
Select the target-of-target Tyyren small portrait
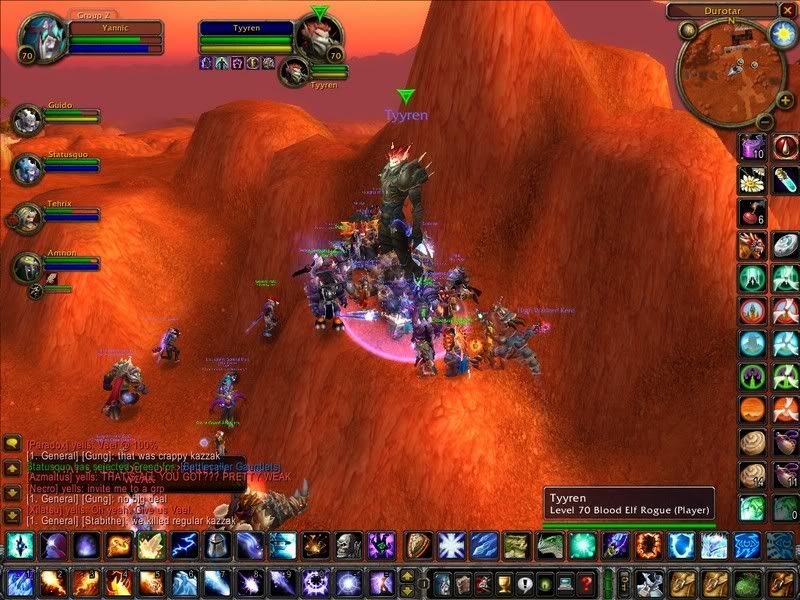pyautogui.click(x=292, y=70)
